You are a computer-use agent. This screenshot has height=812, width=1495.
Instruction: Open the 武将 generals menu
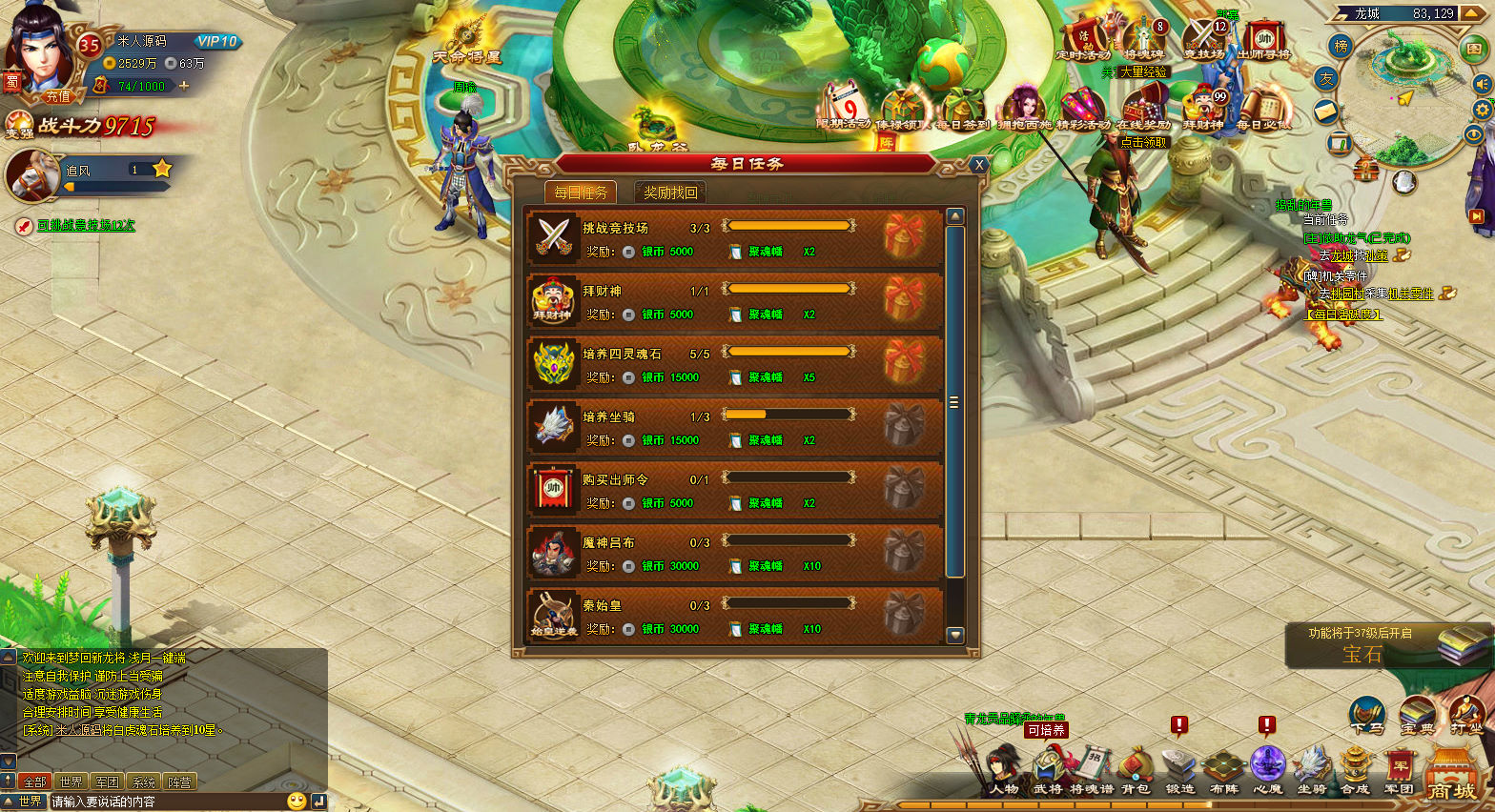coord(1048,771)
